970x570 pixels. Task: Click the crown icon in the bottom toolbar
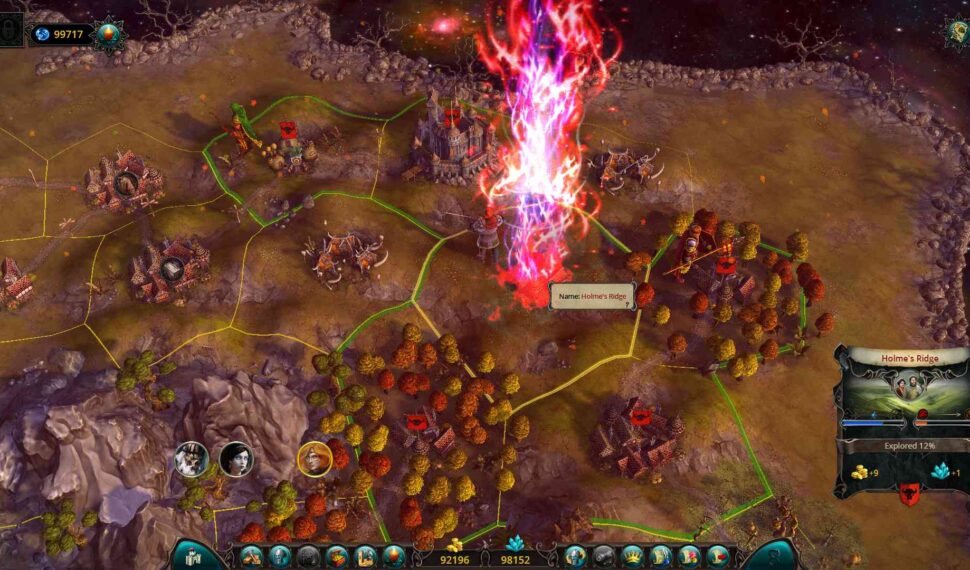pyautogui.click(x=632, y=556)
